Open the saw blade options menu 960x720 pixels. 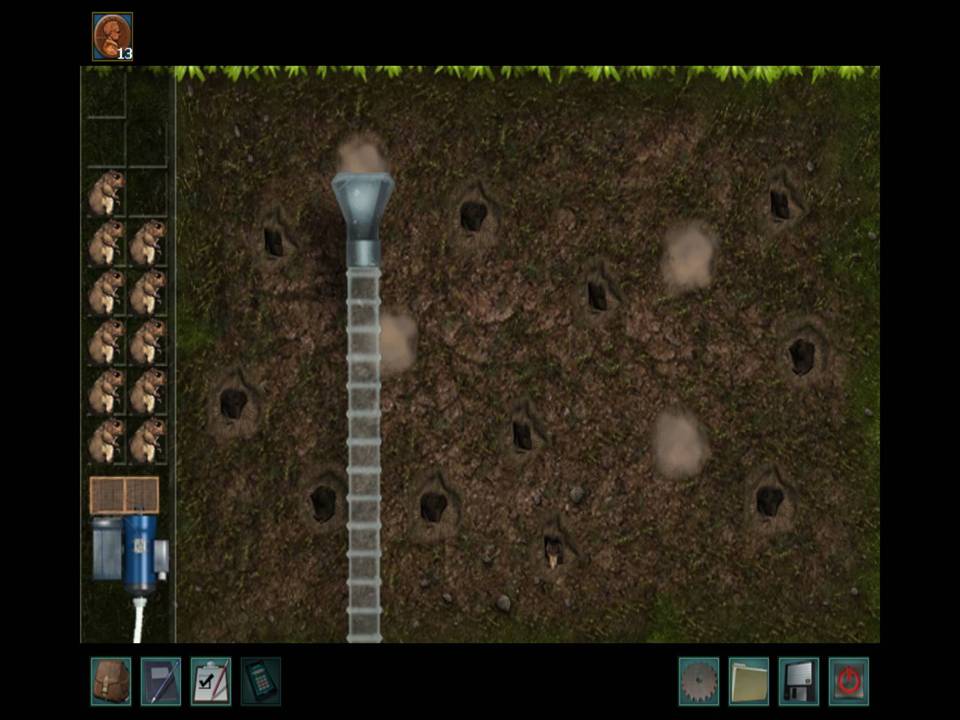click(698, 681)
